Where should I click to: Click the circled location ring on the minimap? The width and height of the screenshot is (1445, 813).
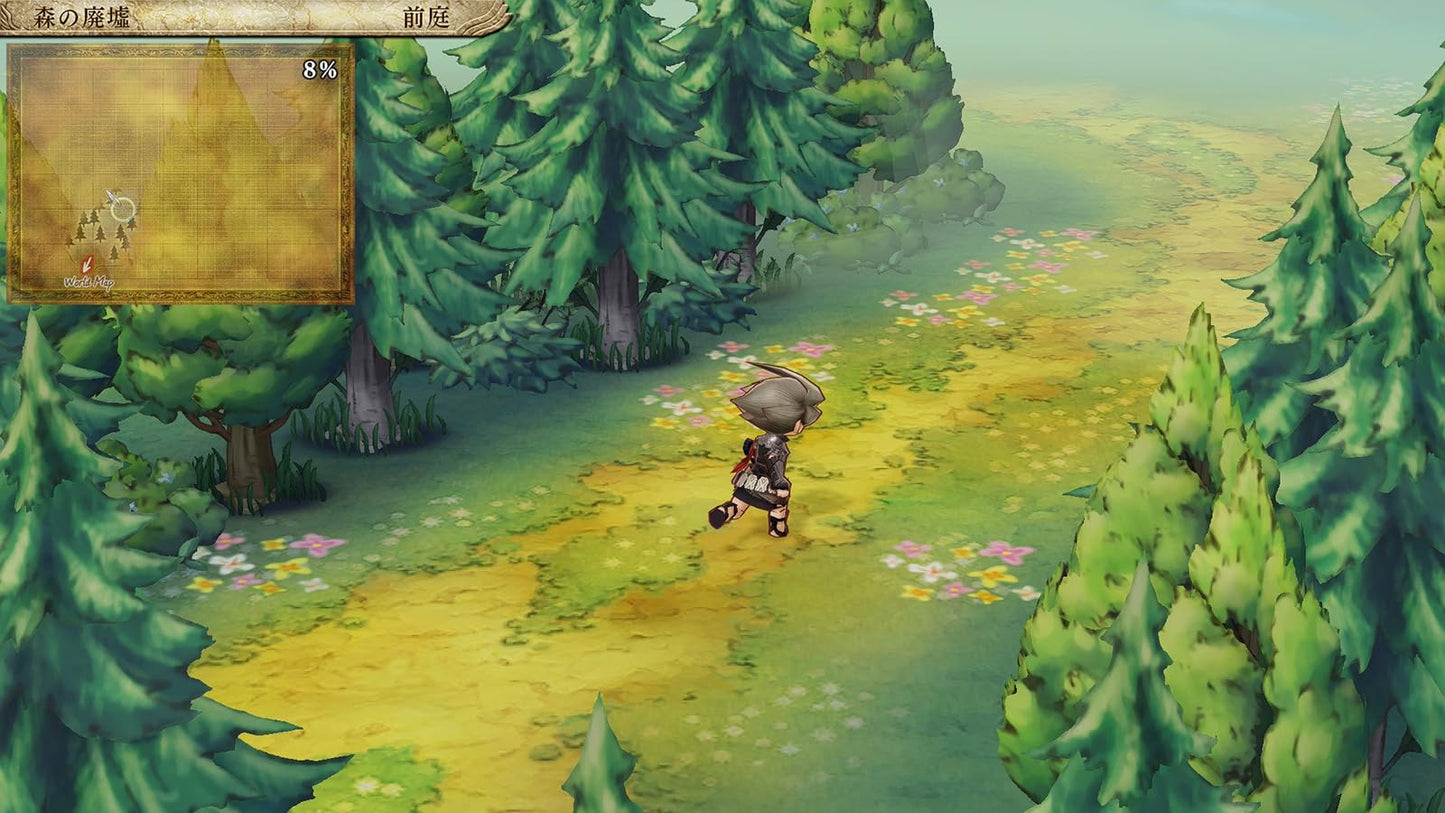pos(123,210)
